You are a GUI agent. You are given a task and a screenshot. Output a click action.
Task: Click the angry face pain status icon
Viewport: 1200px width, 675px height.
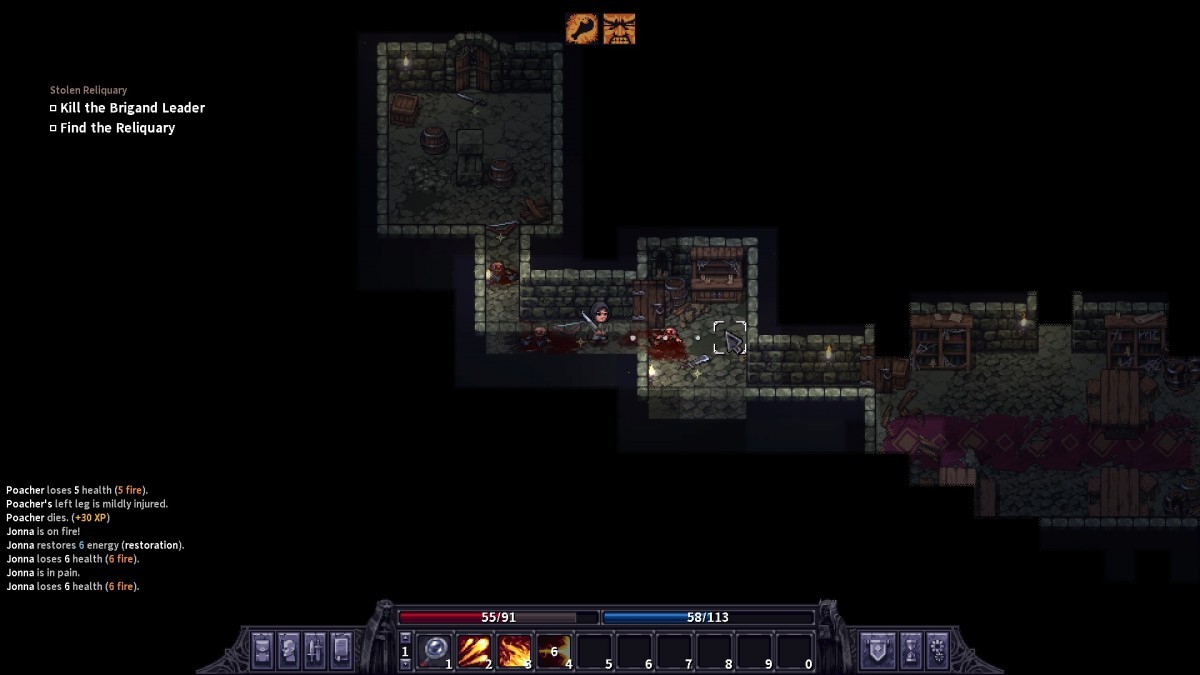pyautogui.click(x=618, y=28)
